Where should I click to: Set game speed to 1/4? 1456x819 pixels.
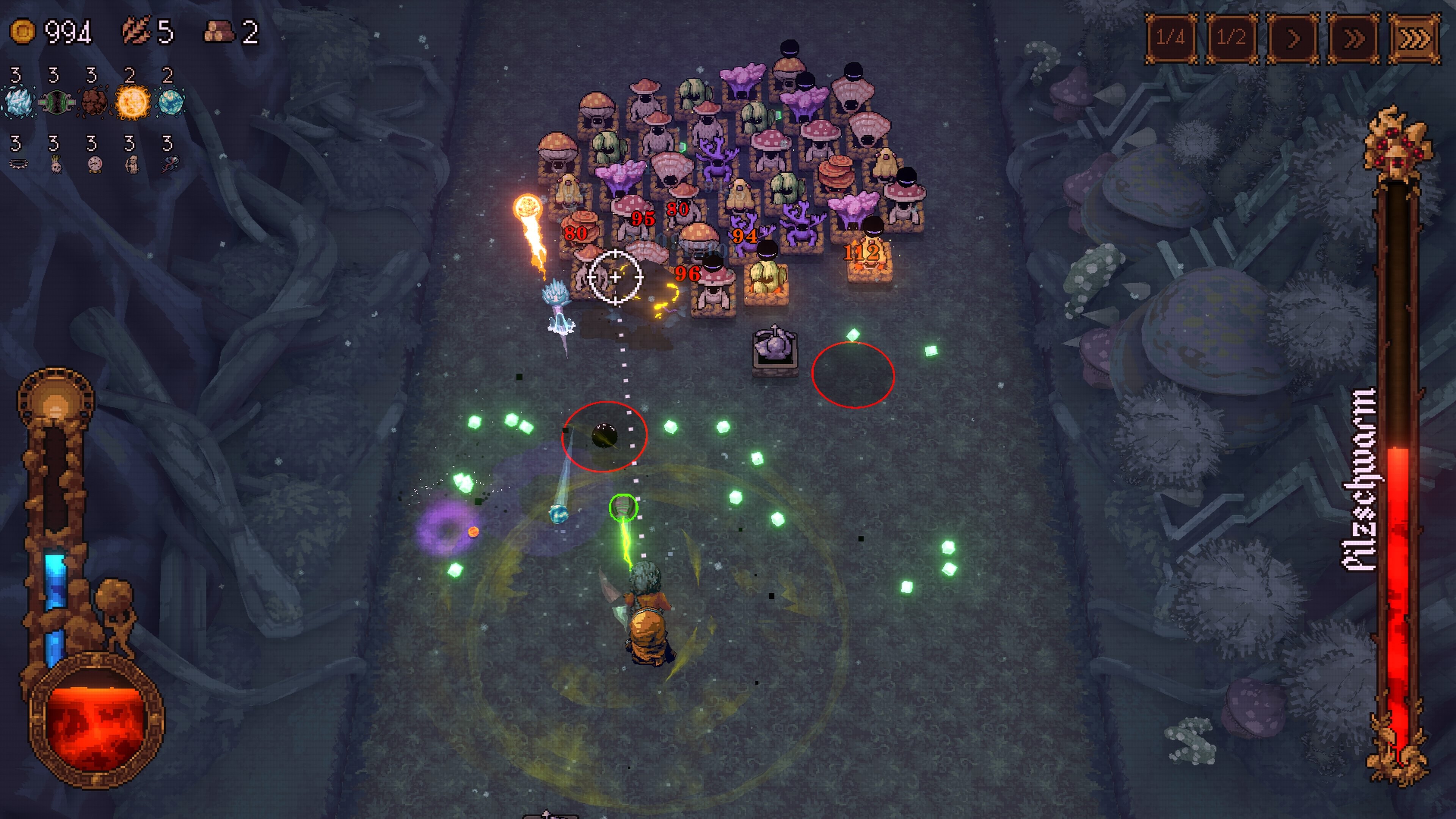tap(1170, 38)
